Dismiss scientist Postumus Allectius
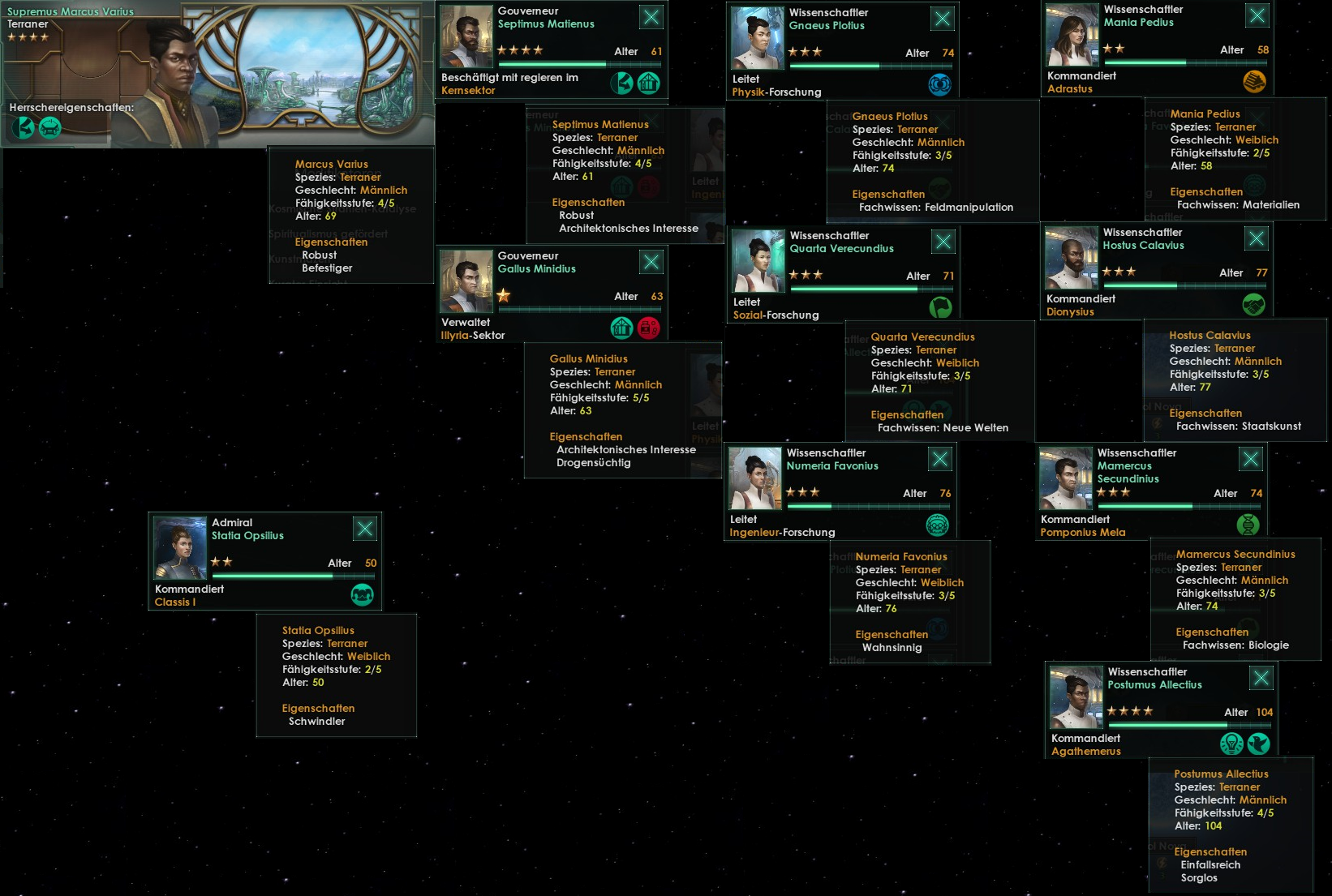The width and height of the screenshot is (1332, 896). coord(1261,678)
